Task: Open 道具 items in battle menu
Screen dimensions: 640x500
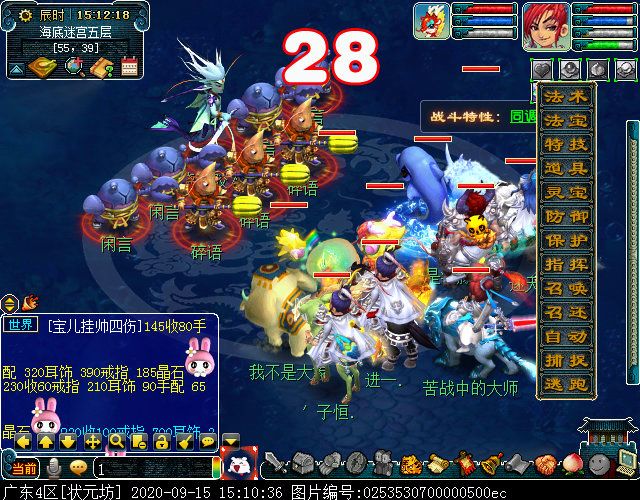Action: [566, 169]
